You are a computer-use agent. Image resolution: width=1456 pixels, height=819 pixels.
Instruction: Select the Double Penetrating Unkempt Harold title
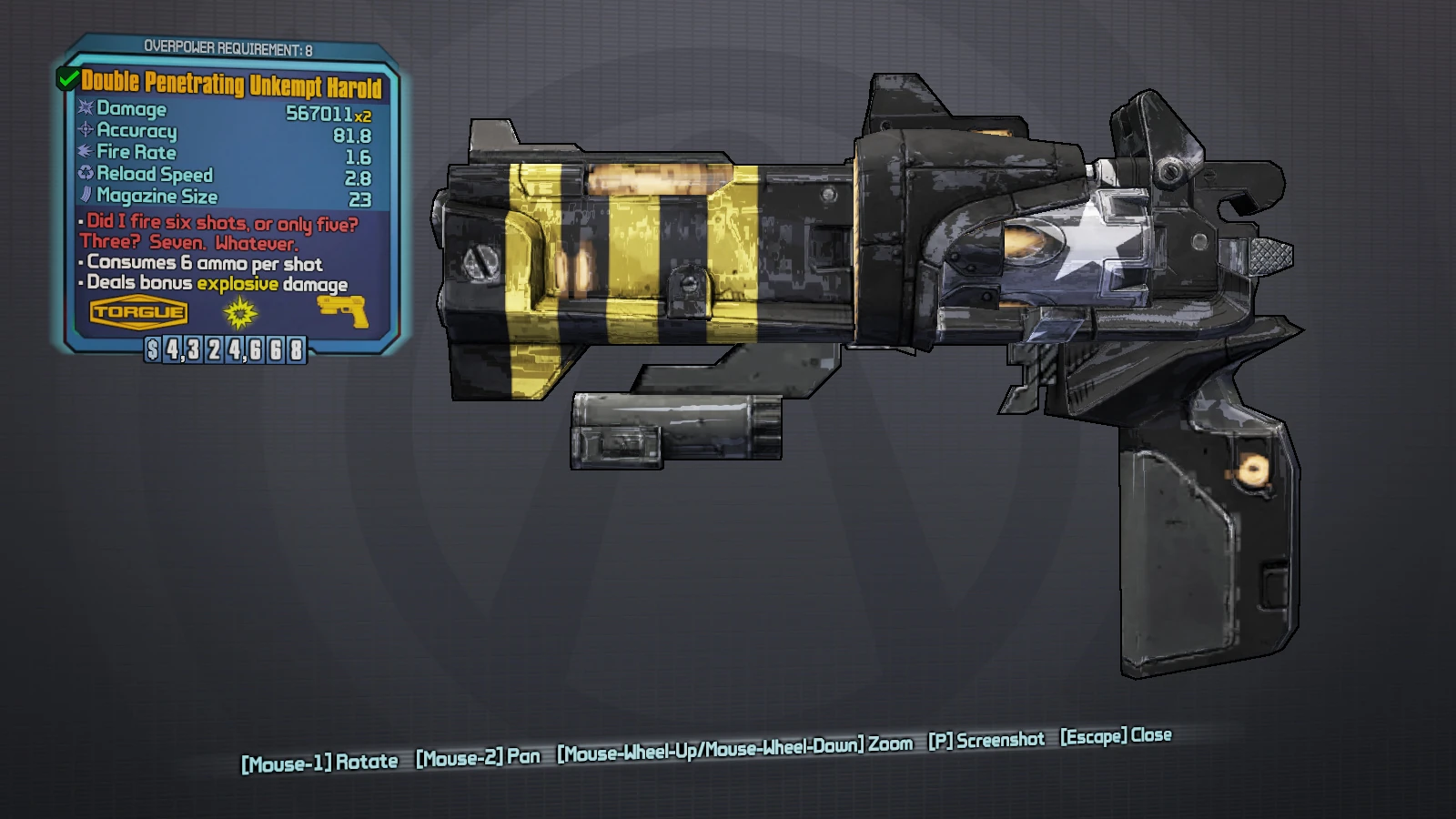pos(231,85)
